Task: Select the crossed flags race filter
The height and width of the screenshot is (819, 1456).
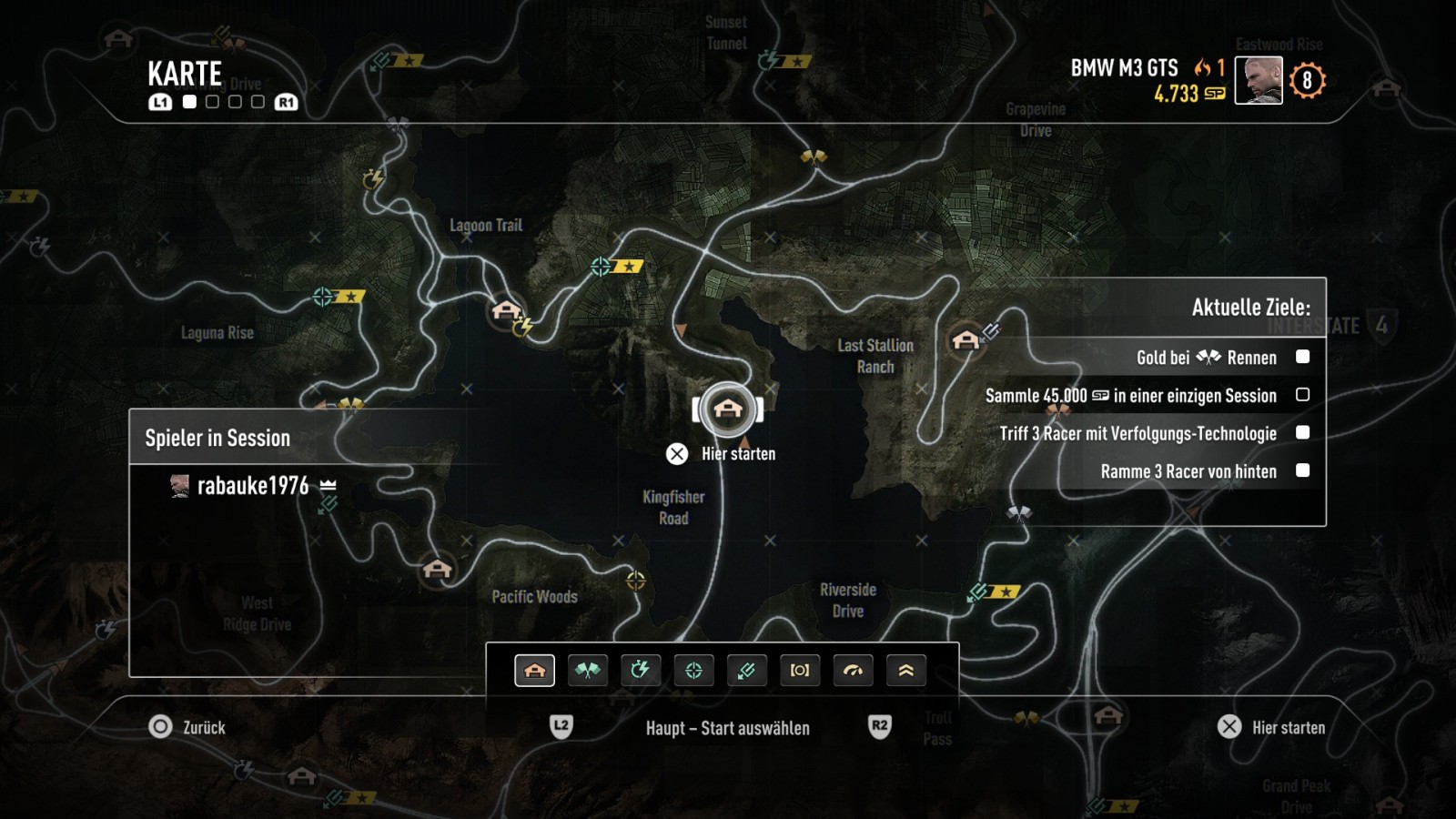Action: tap(588, 671)
